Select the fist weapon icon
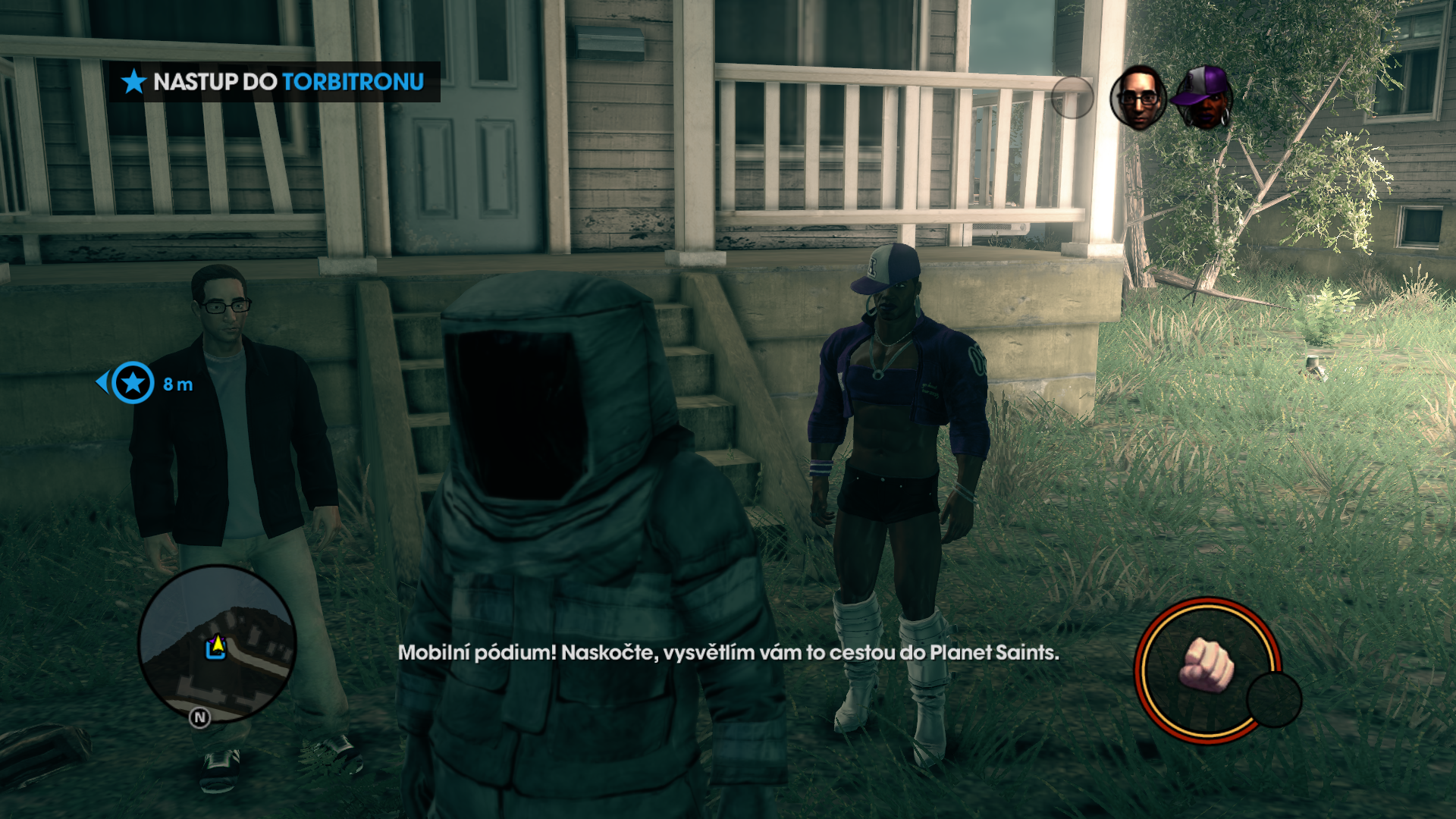 pyautogui.click(x=1207, y=665)
